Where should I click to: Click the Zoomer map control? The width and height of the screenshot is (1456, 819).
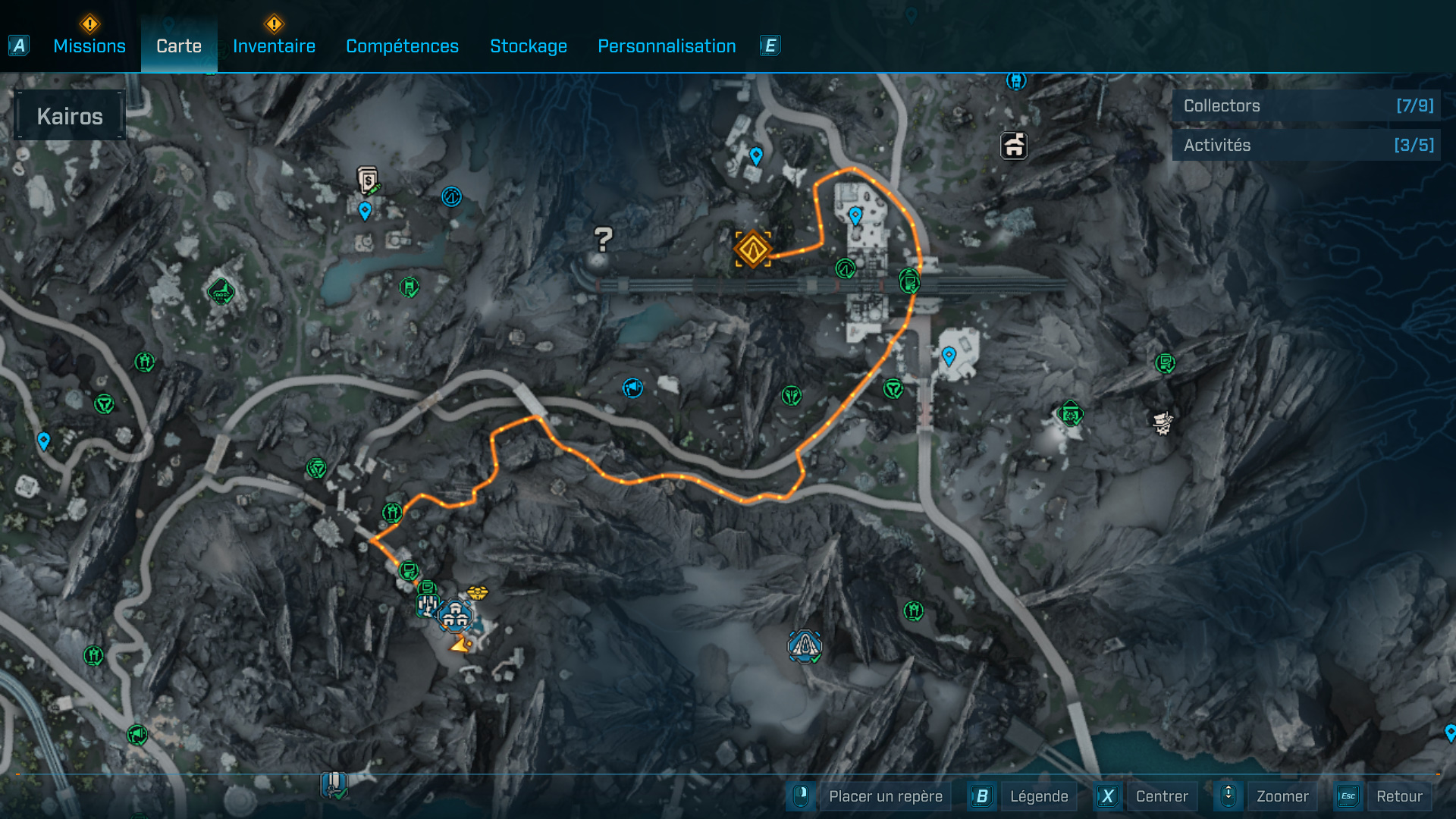tap(1282, 796)
